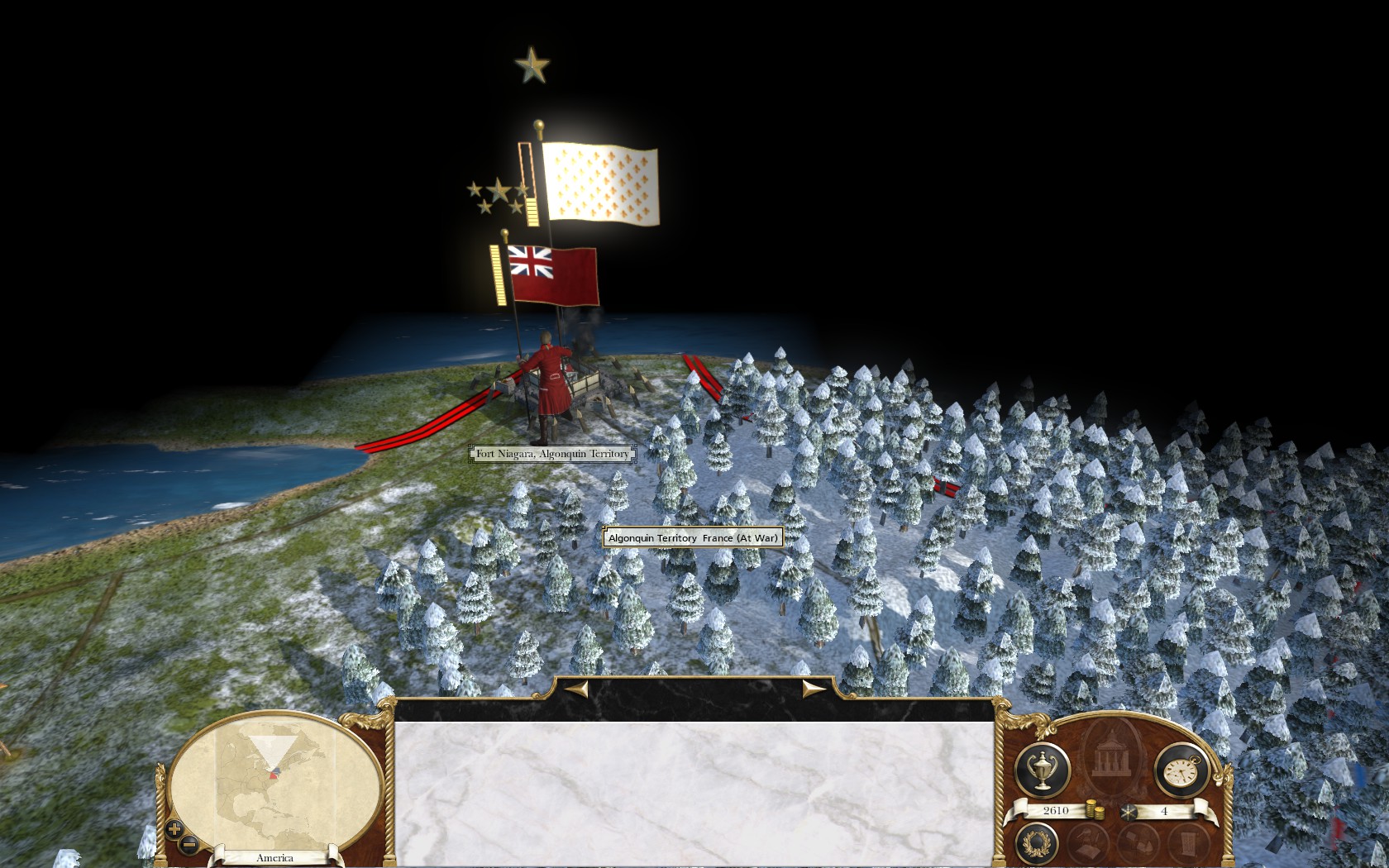Click the laurel wreath button
This screenshot has height=868, width=1389.
(1036, 843)
